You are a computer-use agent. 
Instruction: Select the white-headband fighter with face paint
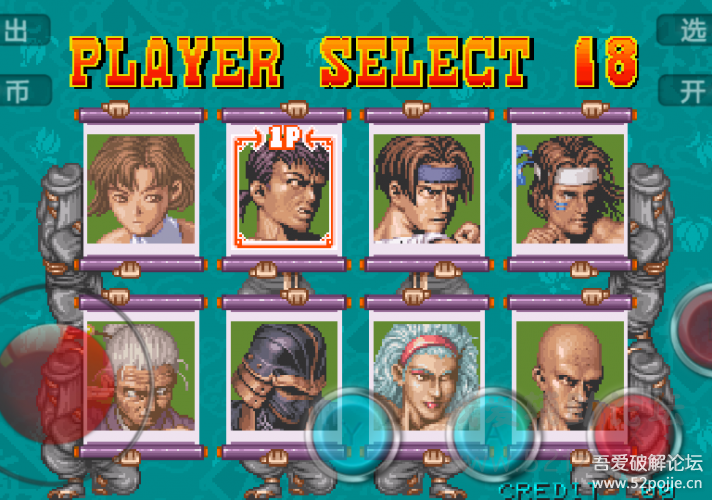click(x=569, y=189)
